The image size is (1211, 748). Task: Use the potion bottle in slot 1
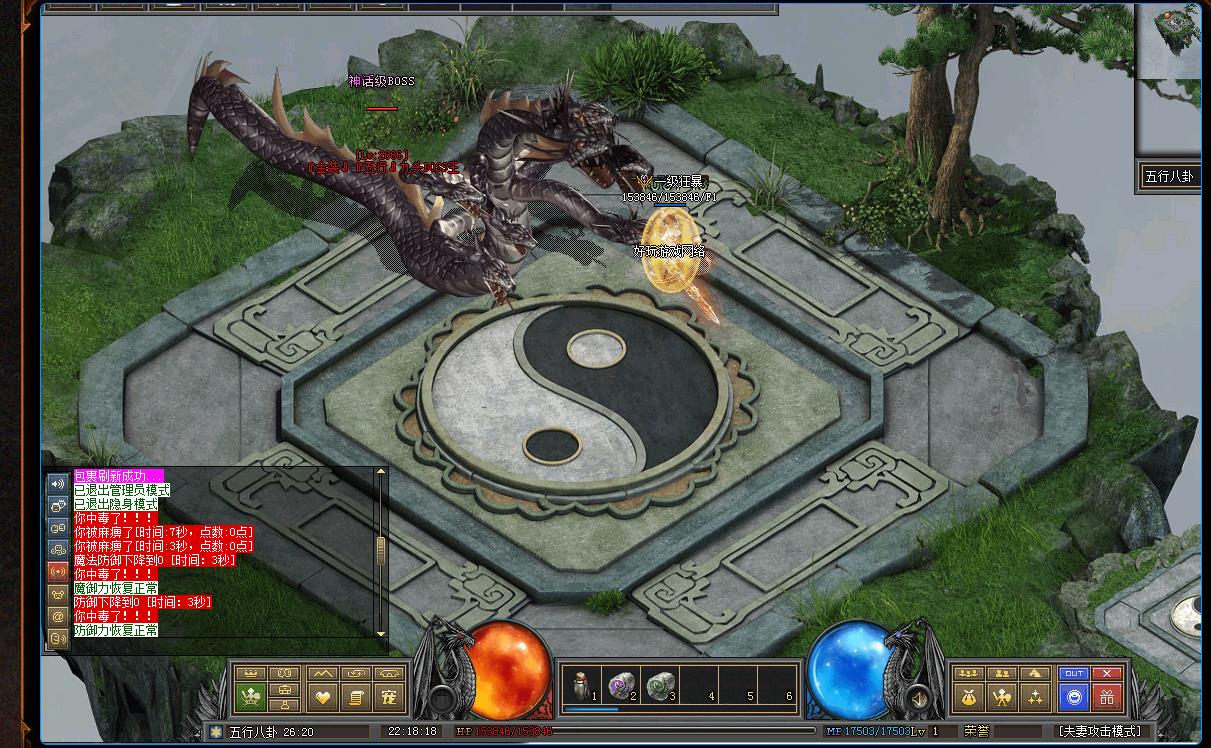578,685
